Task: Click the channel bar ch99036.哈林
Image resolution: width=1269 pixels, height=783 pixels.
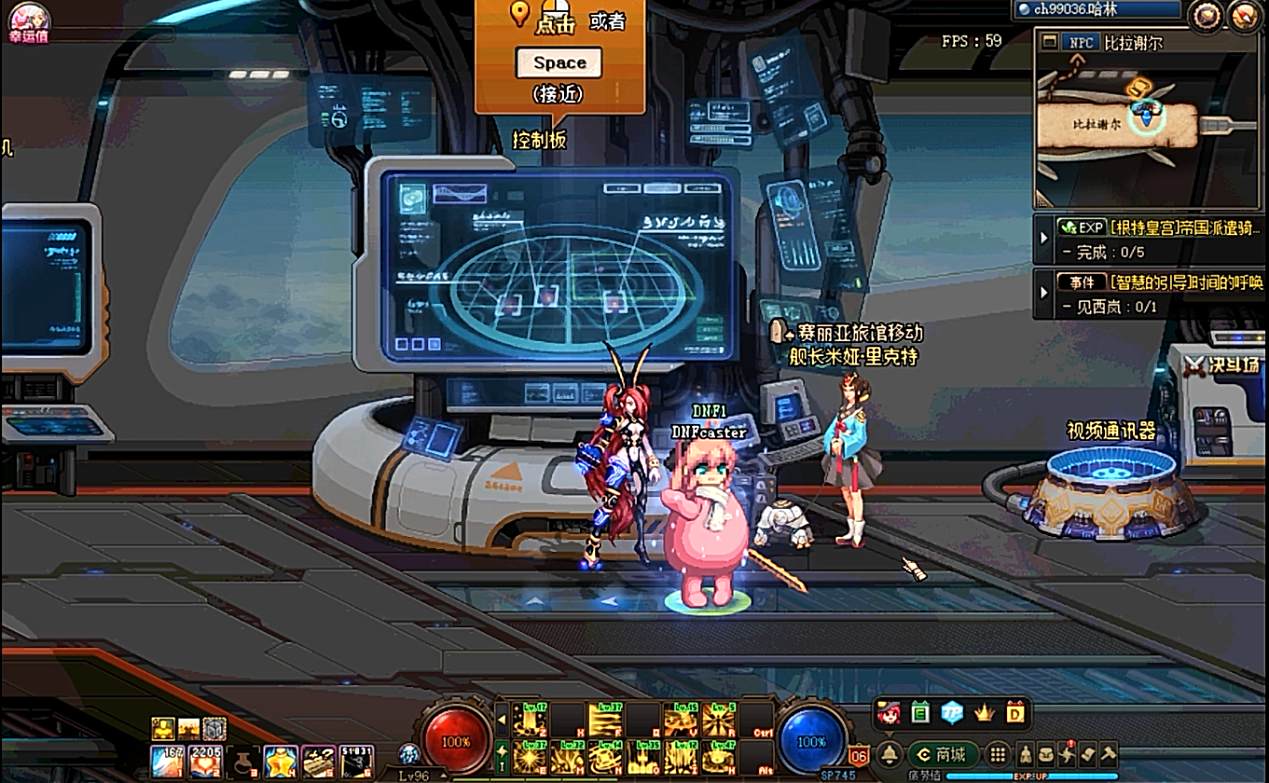Action: coord(1097,10)
